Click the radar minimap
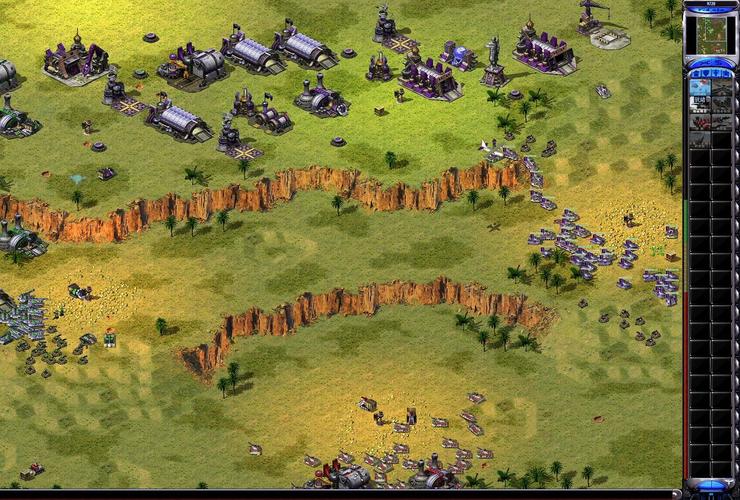This screenshot has height=500, width=740. pyautogui.click(x=711, y=35)
